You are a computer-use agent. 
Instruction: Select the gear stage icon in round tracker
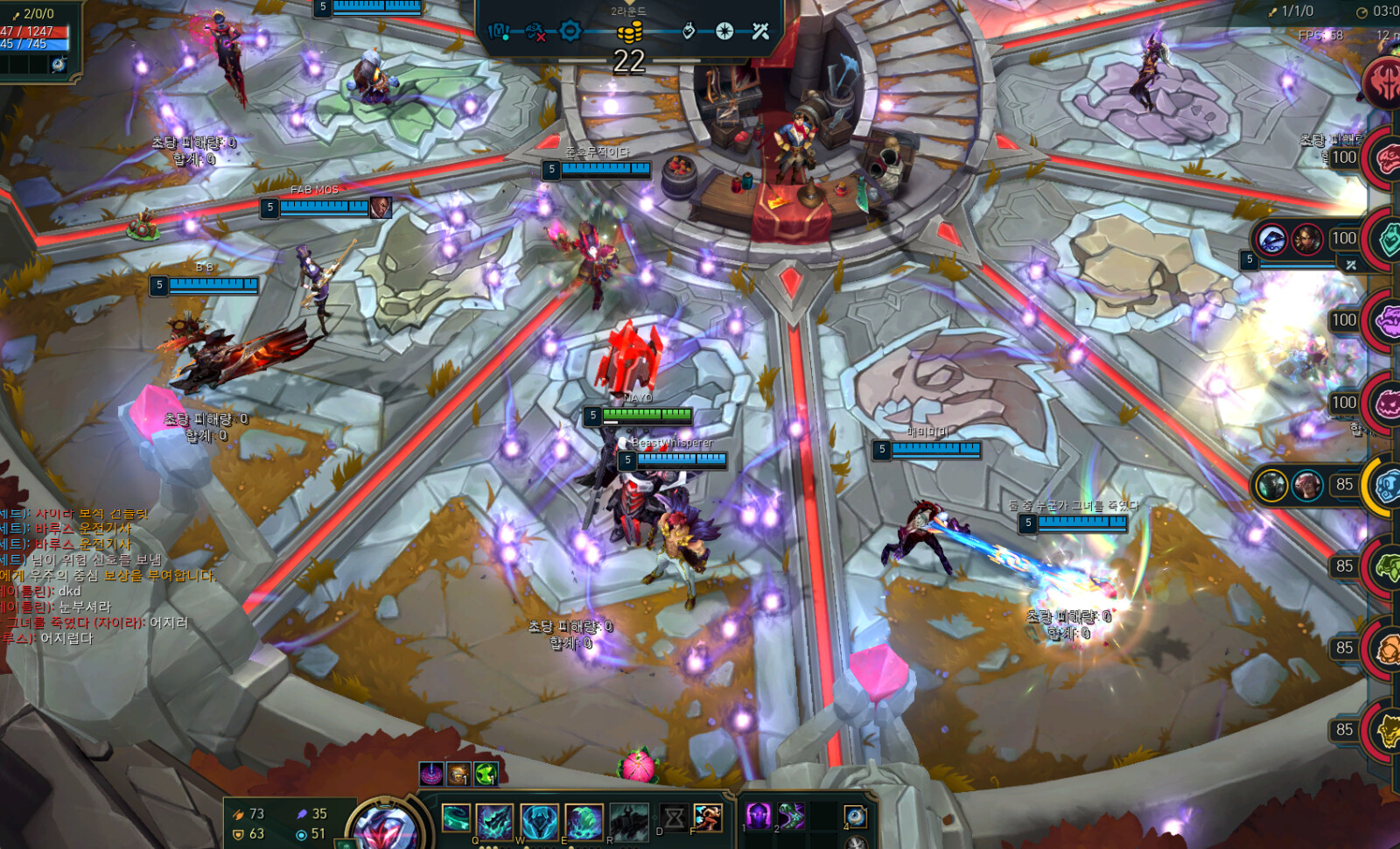[570, 32]
